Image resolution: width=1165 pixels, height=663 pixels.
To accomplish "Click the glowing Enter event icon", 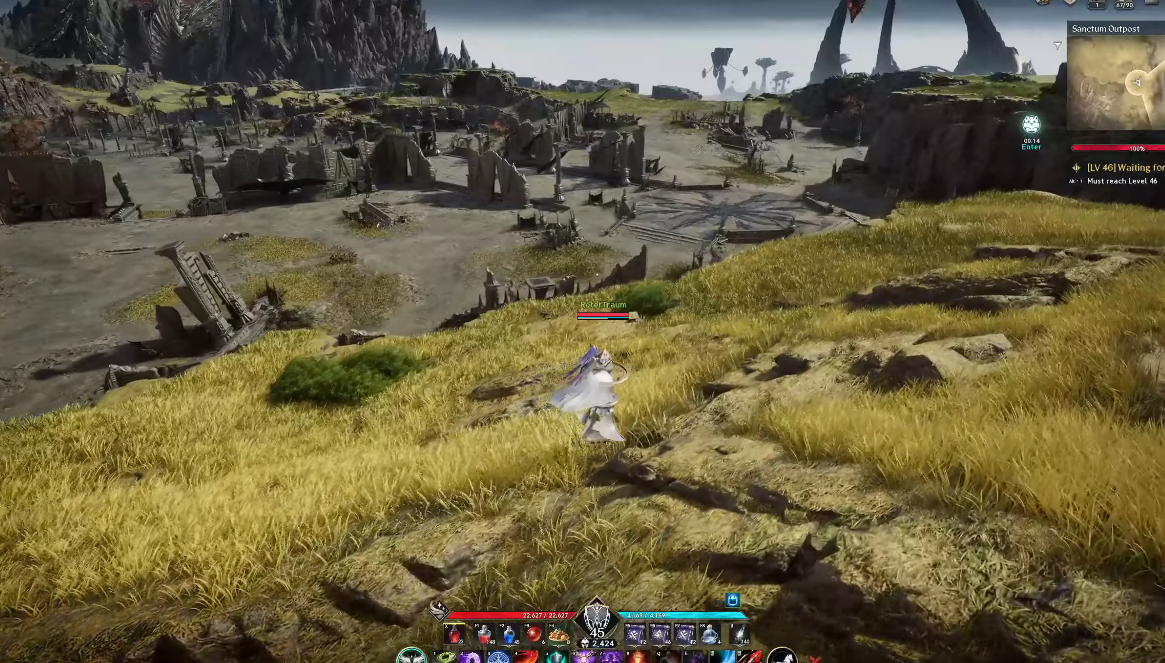I will (x=1031, y=125).
